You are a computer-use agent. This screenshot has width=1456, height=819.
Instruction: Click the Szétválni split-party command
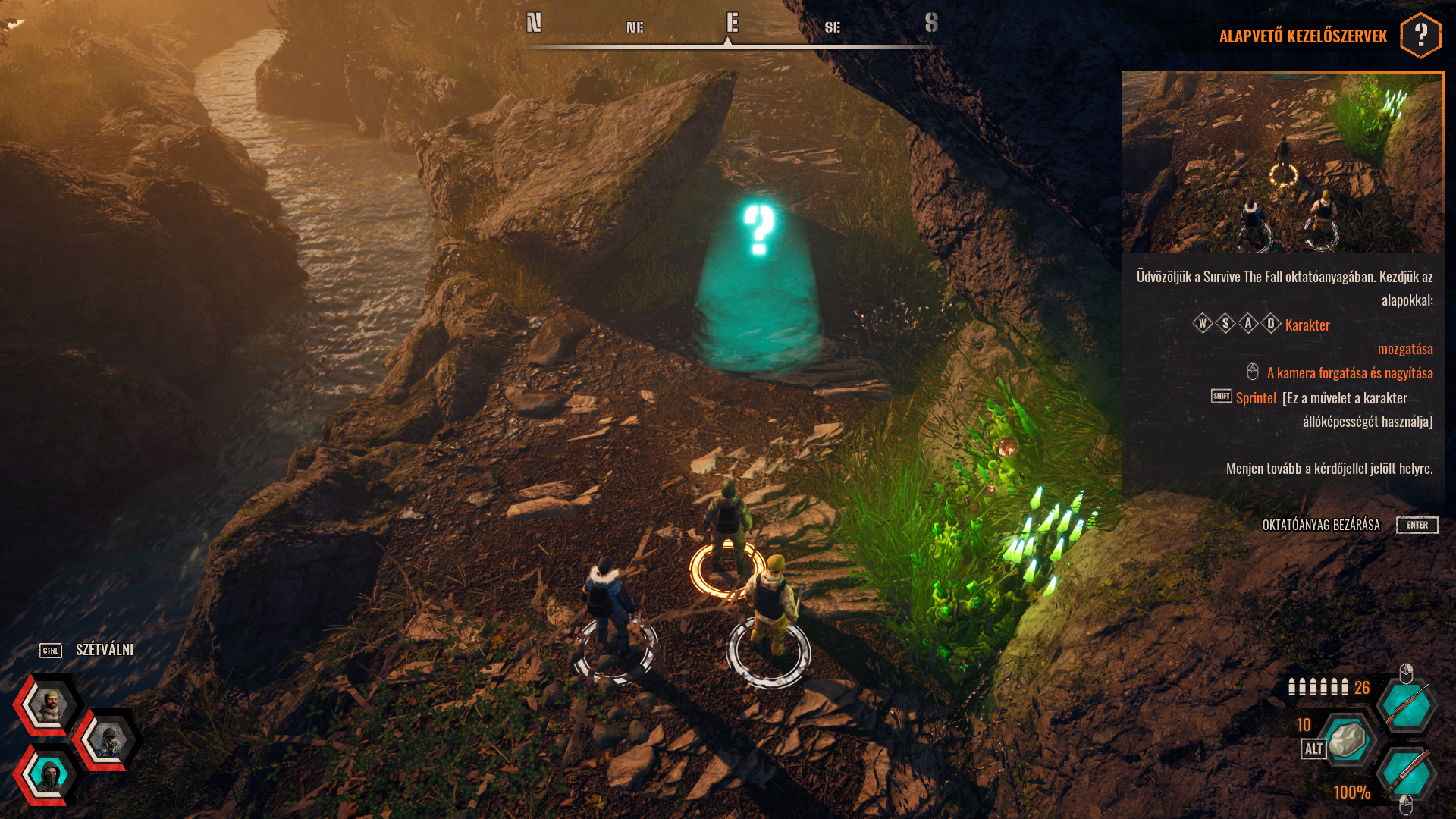104,650
